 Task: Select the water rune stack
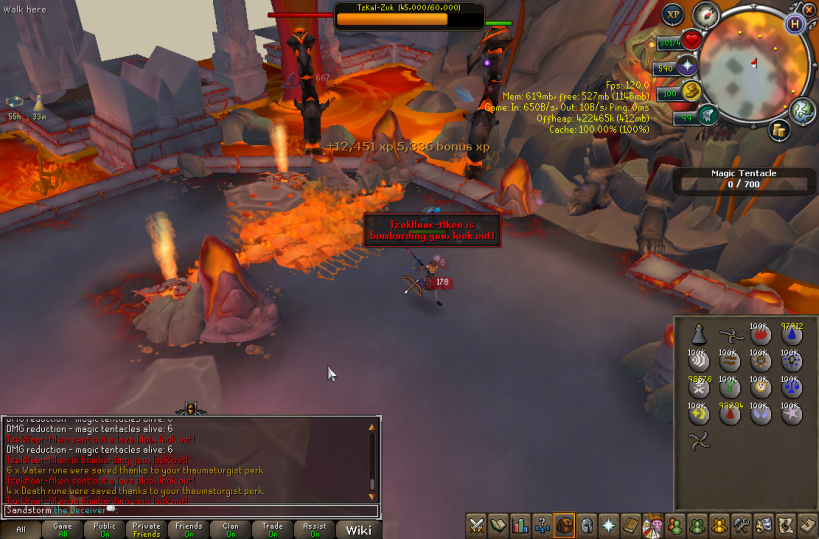click(x=793, y=335)
